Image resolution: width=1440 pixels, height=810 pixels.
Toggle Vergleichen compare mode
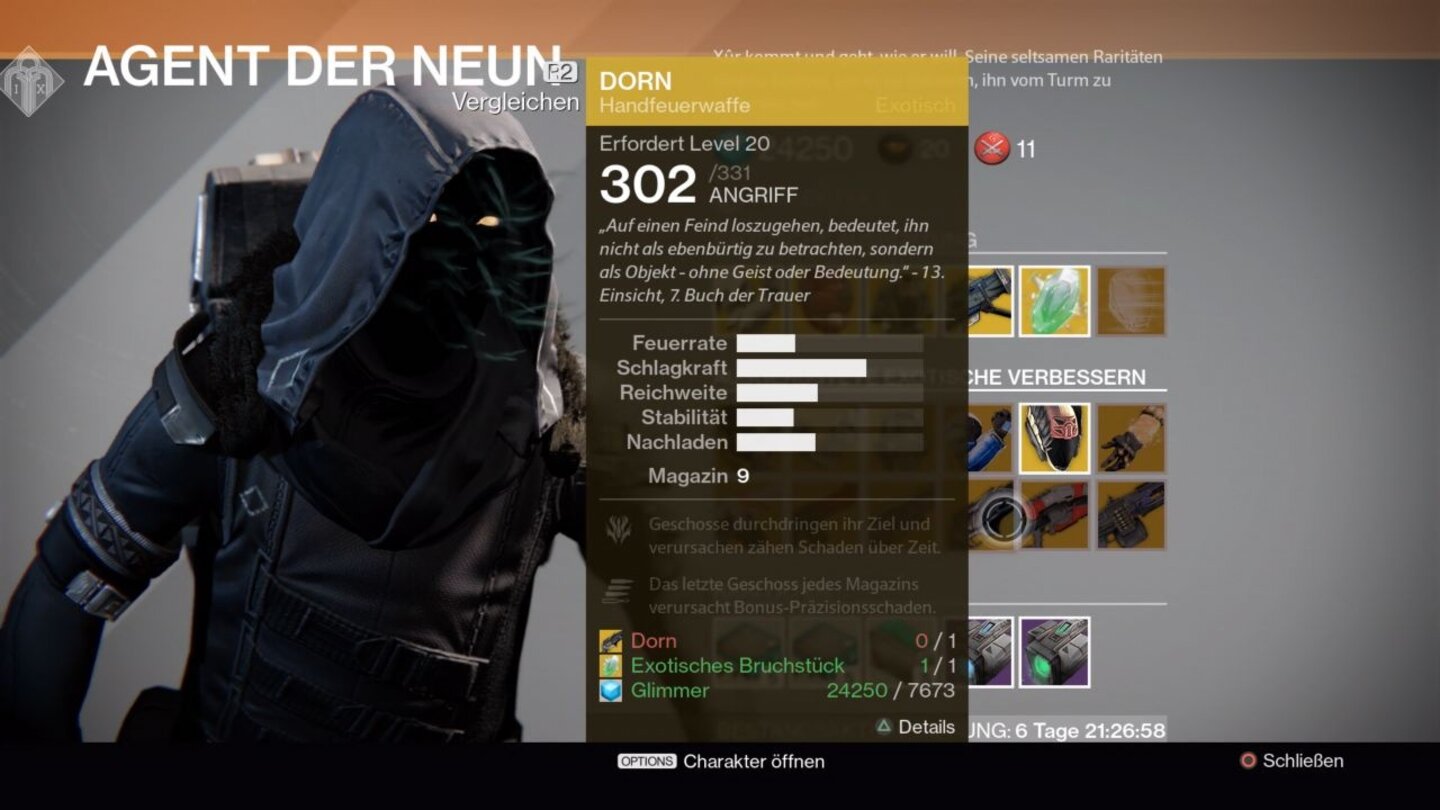click(x=514, y=101)
